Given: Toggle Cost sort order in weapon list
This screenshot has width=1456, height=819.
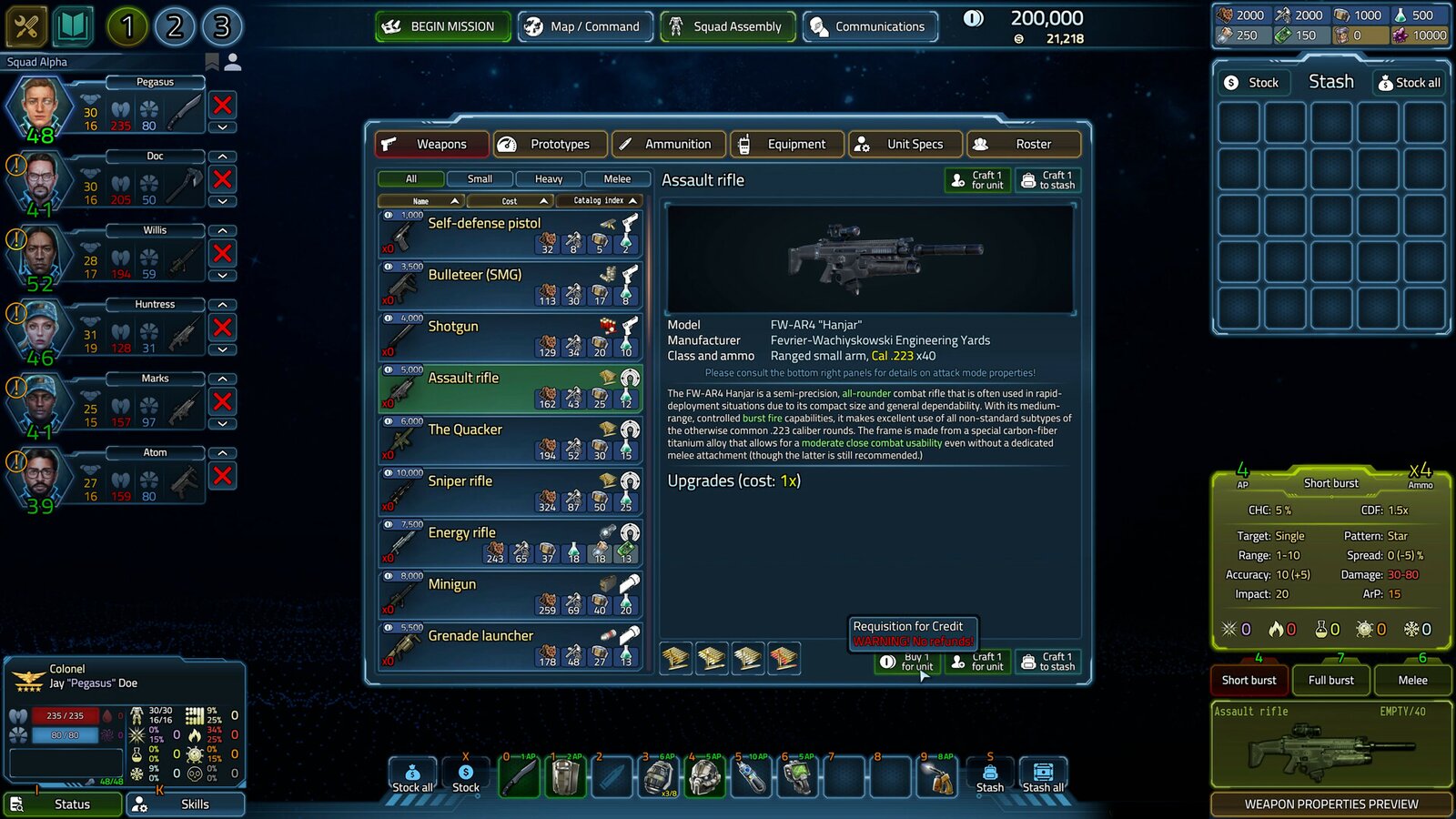Looking at the screenshot, I should (x=510, y=200).
